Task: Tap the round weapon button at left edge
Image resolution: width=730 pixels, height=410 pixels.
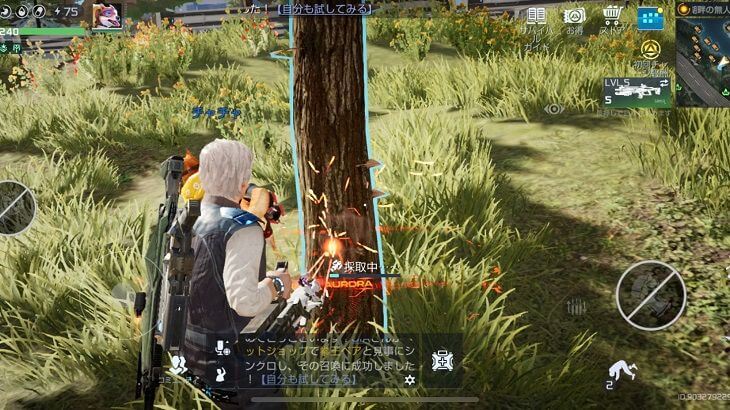Action: (14, 207)
